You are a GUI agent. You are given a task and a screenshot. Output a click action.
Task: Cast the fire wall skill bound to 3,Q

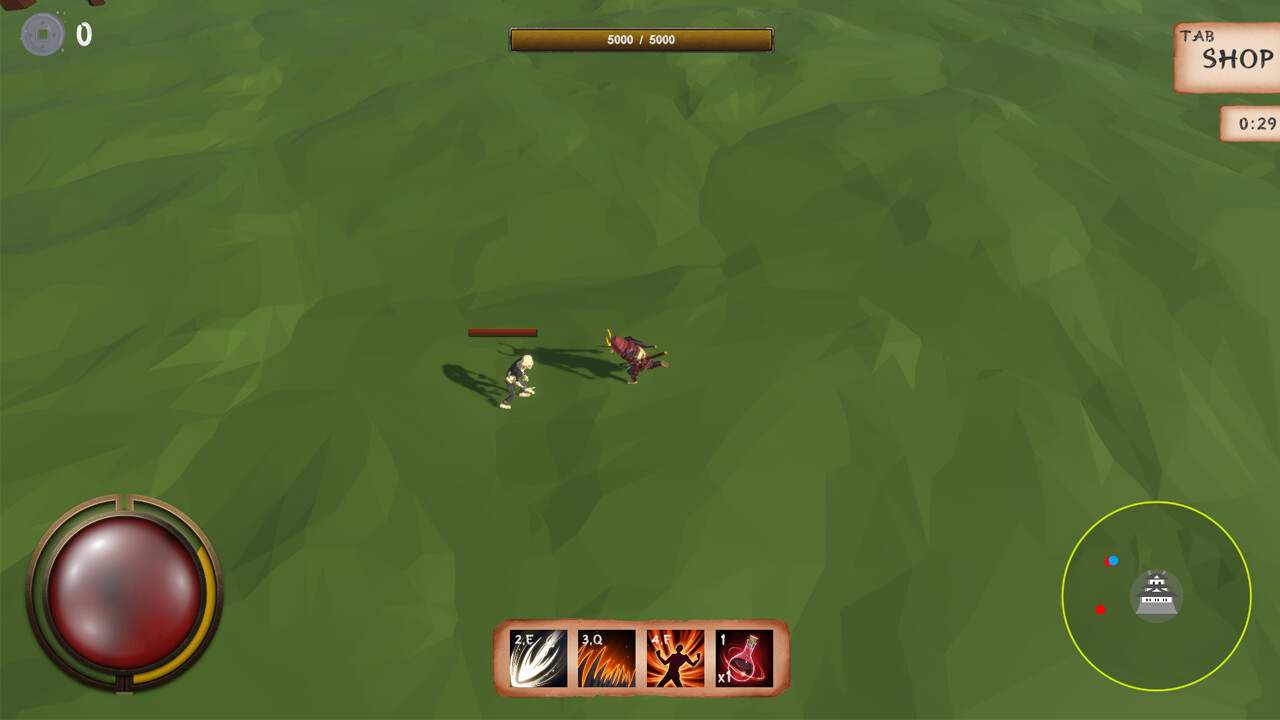pos(605,655)
